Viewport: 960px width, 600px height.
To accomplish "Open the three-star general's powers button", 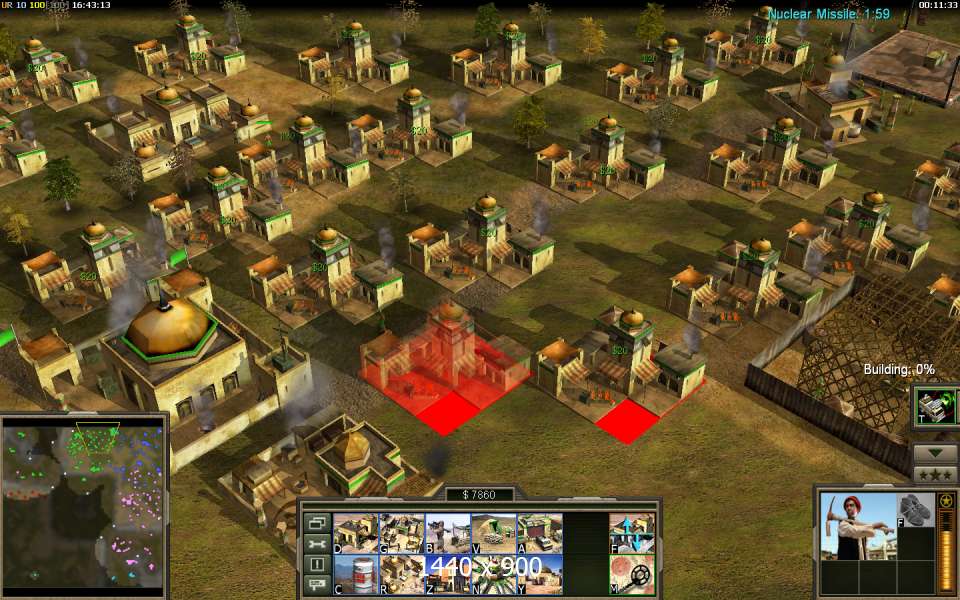I will click(936, 474).
